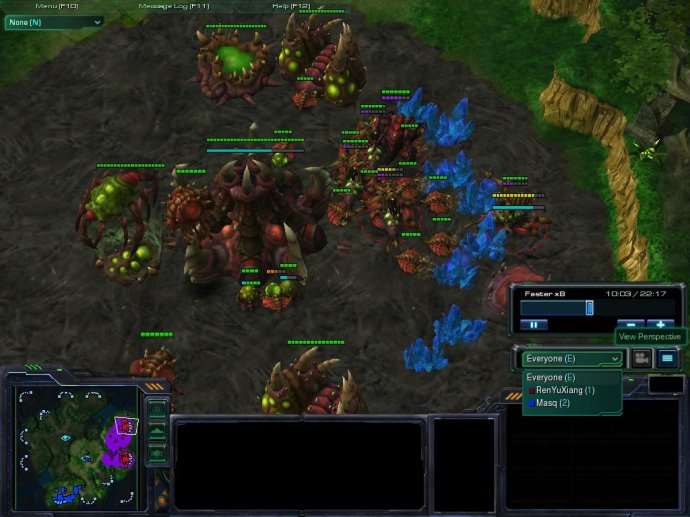This screenshot has height=517, width=690.
Task: Pause the replay playback
Action: coord(534,324)
